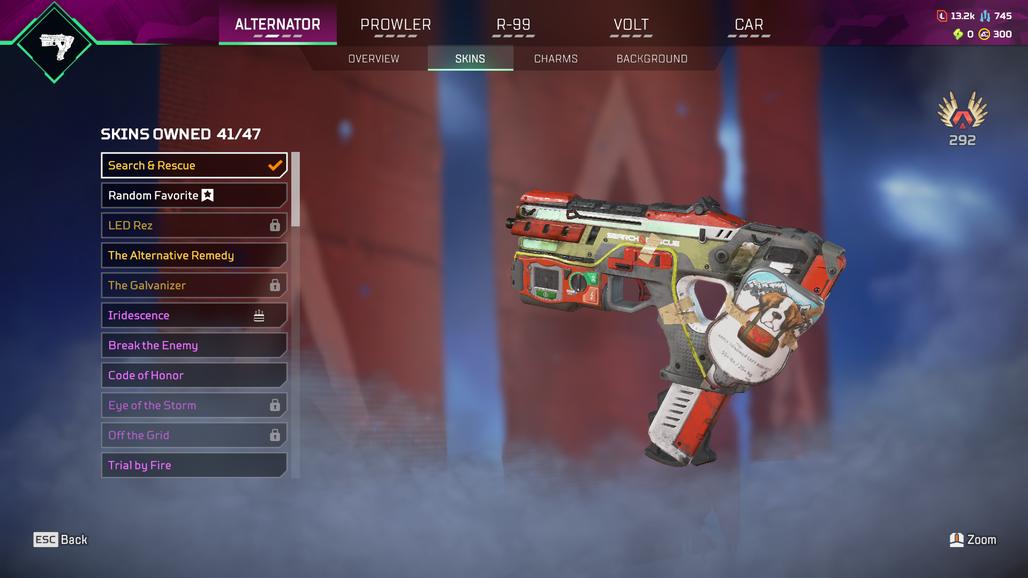This screenshot has width=1028, height=578.
Task: Select the Random Favorite option
Action: [194, 195]
